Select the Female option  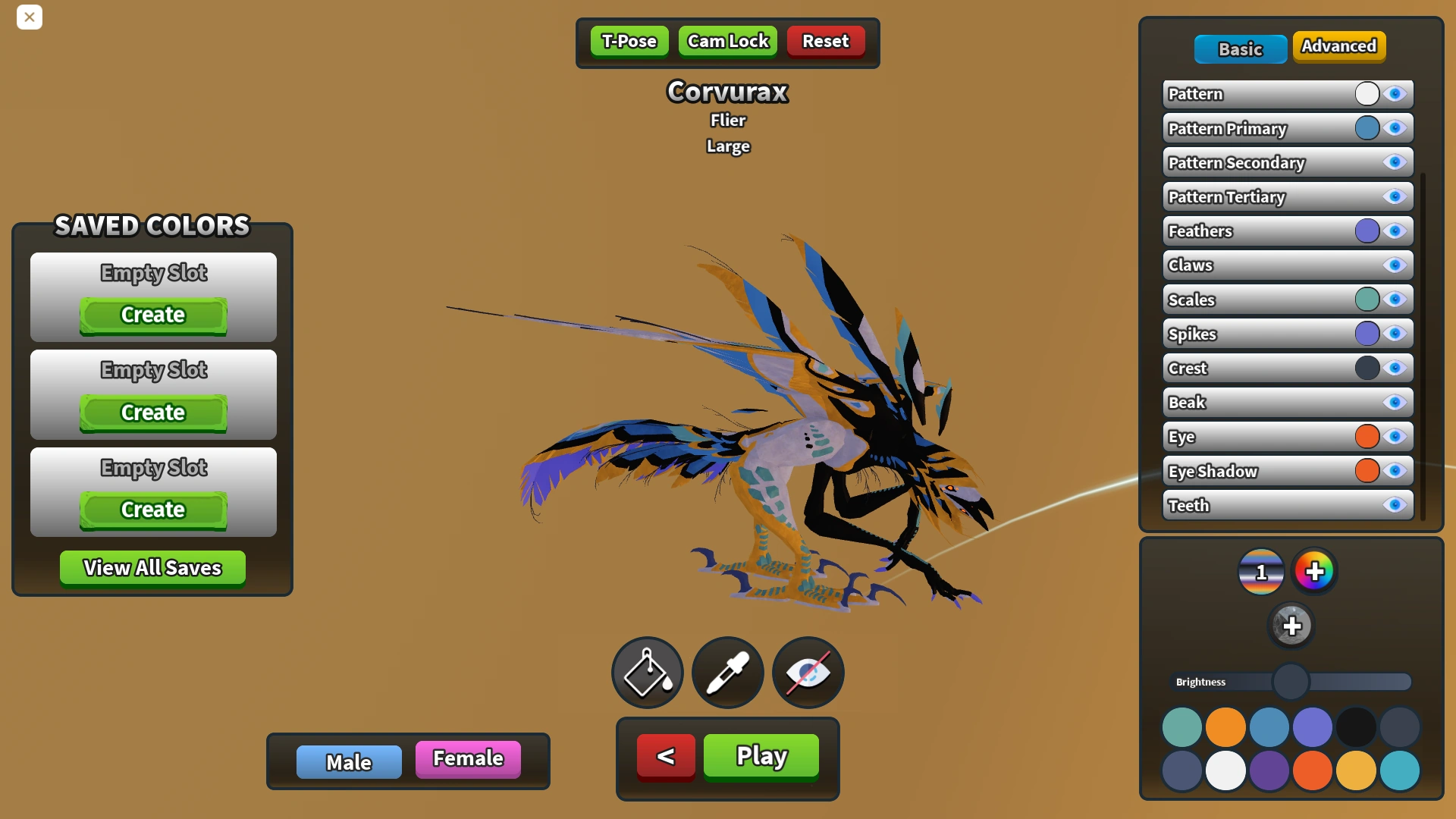pos(467,758)
